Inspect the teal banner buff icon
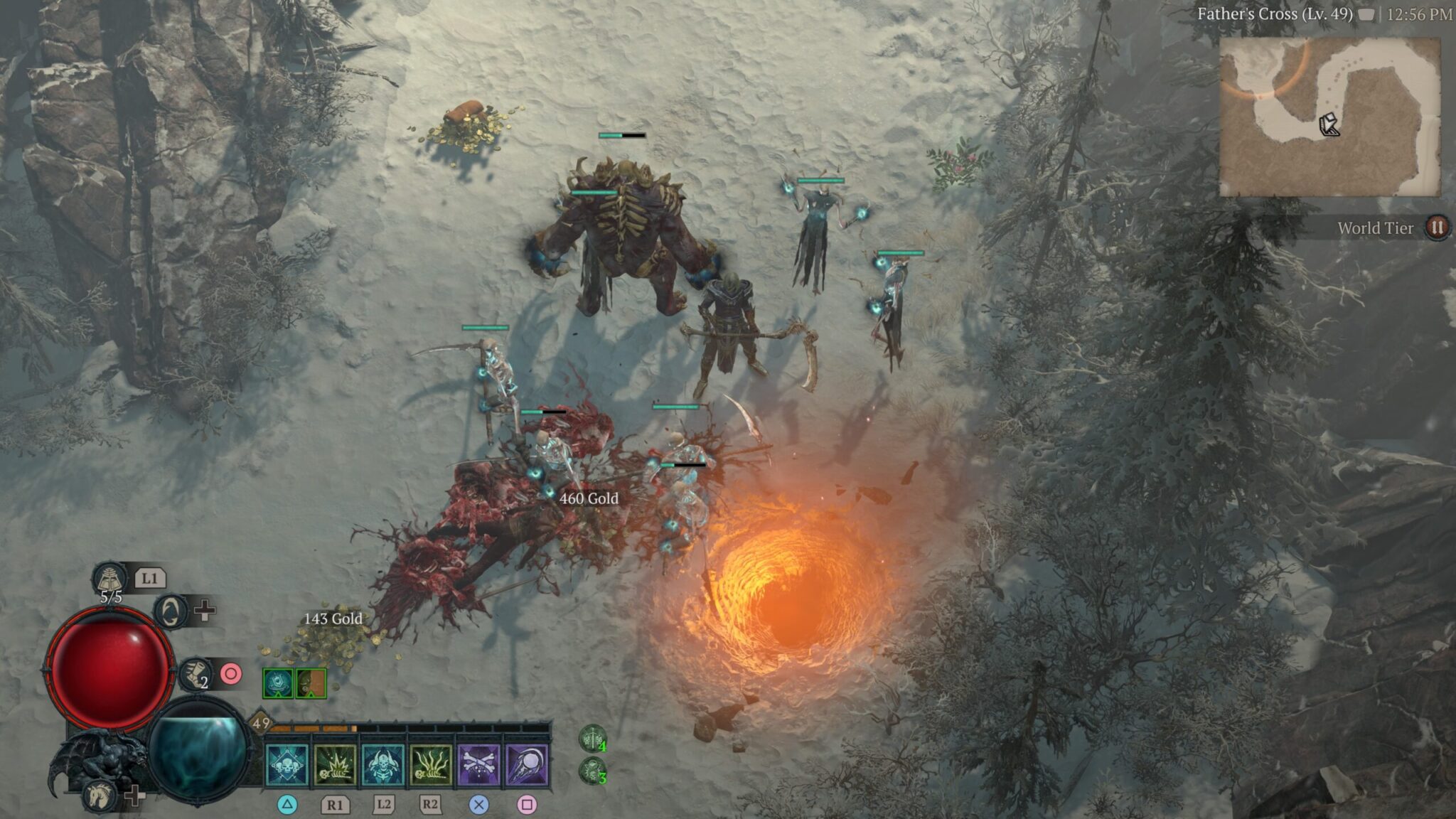1456x819 pixels. tap(277, 684)
